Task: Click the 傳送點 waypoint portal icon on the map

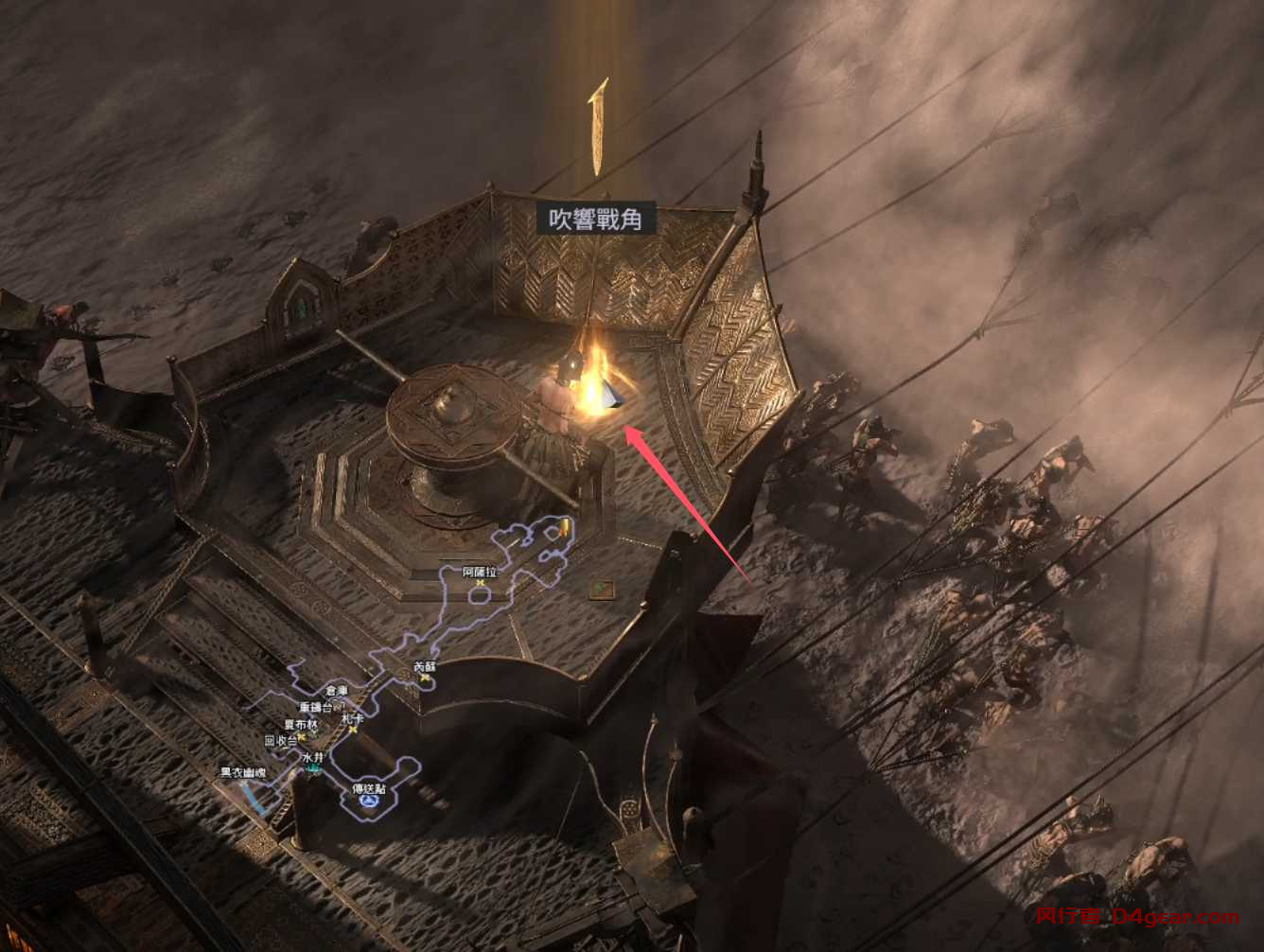Action: point(370,800)
